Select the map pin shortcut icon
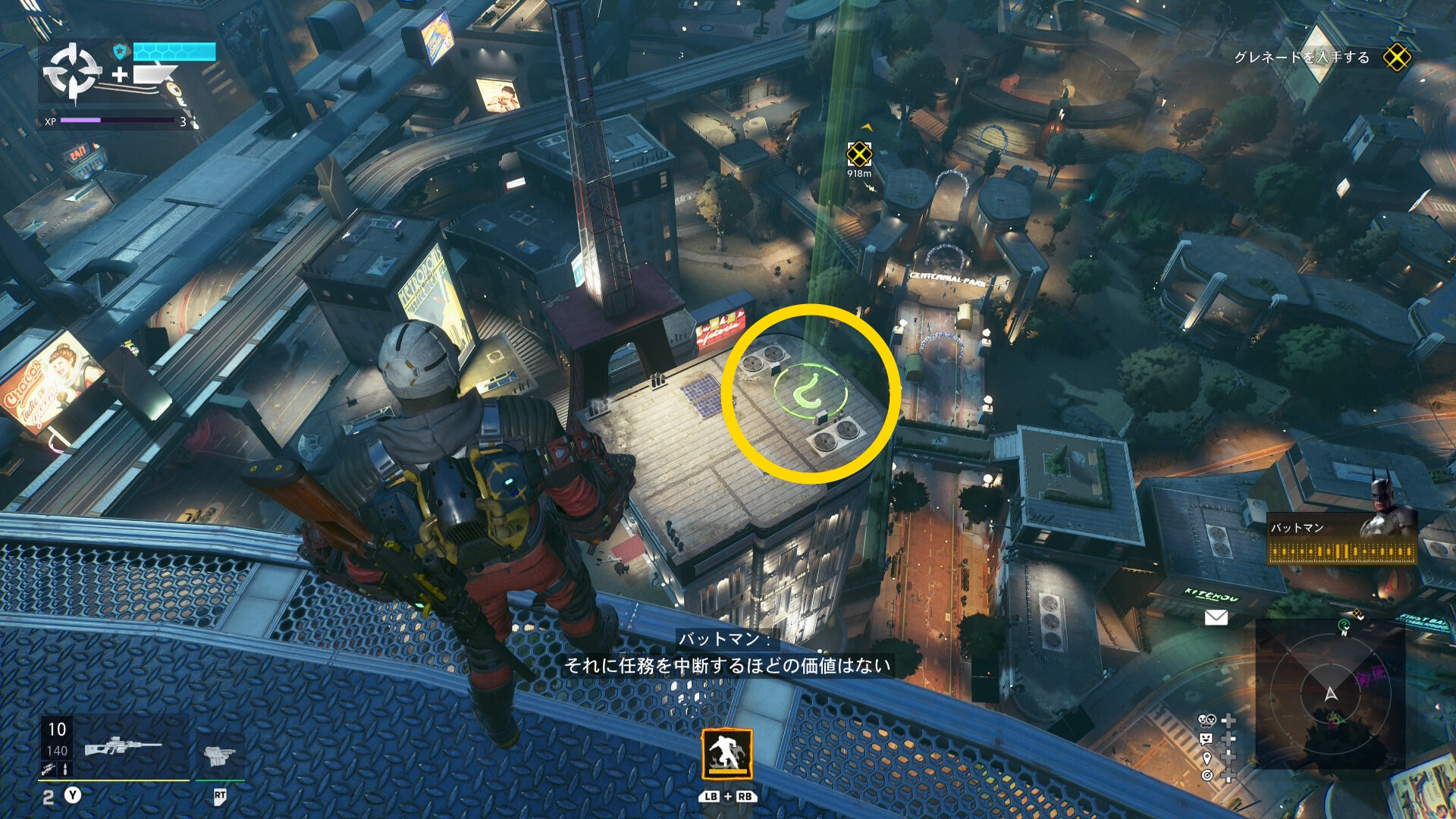Viewport: 1456px width, 819px height. click(x=1207, y=758)
